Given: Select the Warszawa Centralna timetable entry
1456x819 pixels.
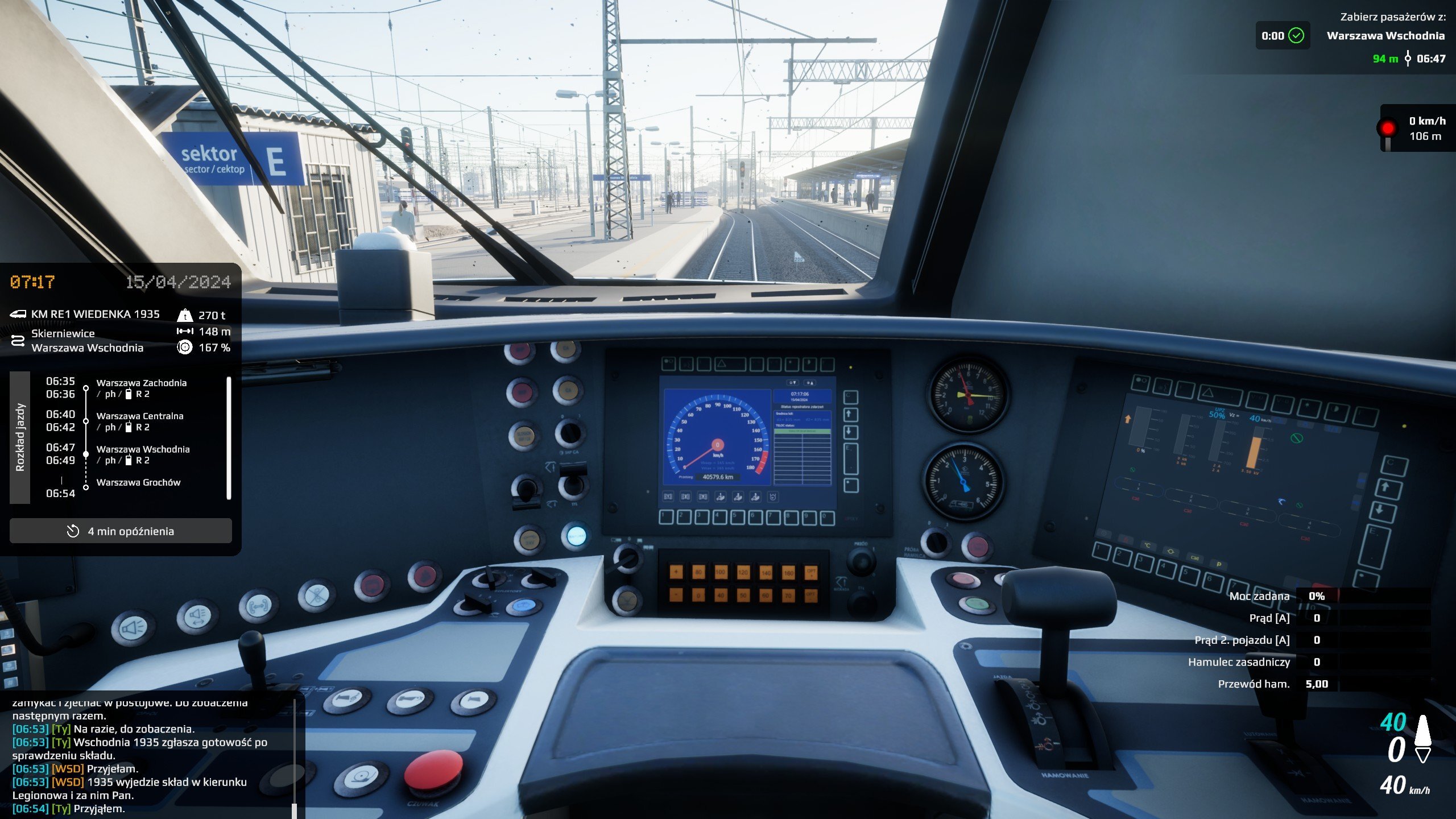Looking at the screenshot, I should click(x=140, y=416).
